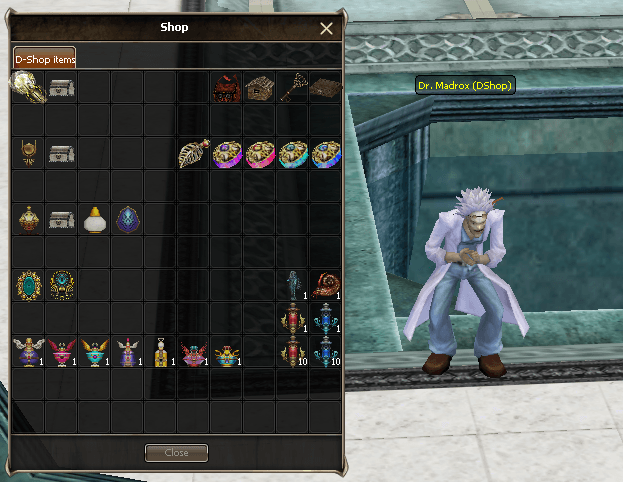Select the red spiral shell item
This screenshot has height=482, width=623.
[x=325, y=285]
